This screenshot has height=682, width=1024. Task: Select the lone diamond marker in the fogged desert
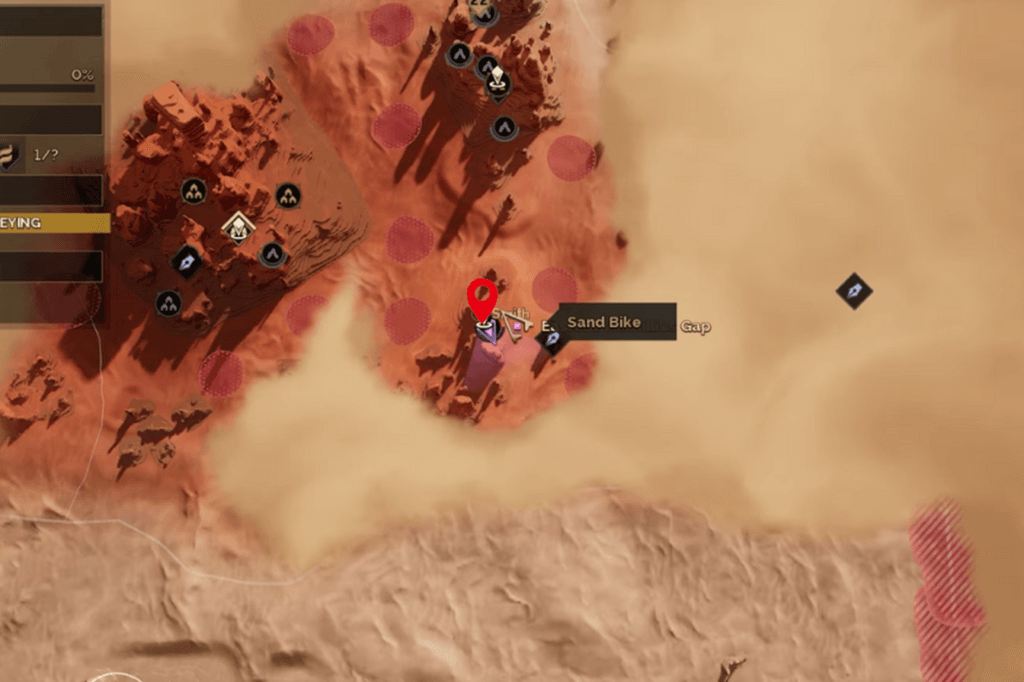click(854, 291)
